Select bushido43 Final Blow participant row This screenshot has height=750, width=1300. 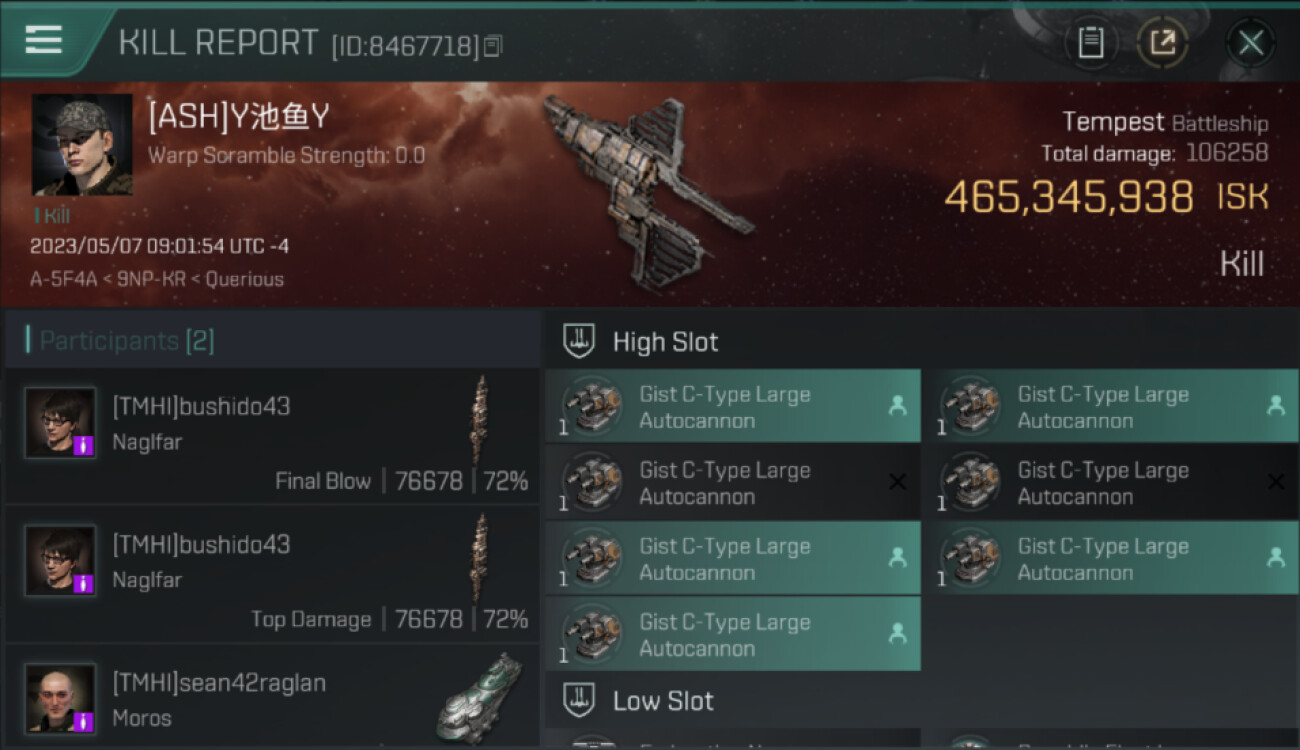point(272,436)
